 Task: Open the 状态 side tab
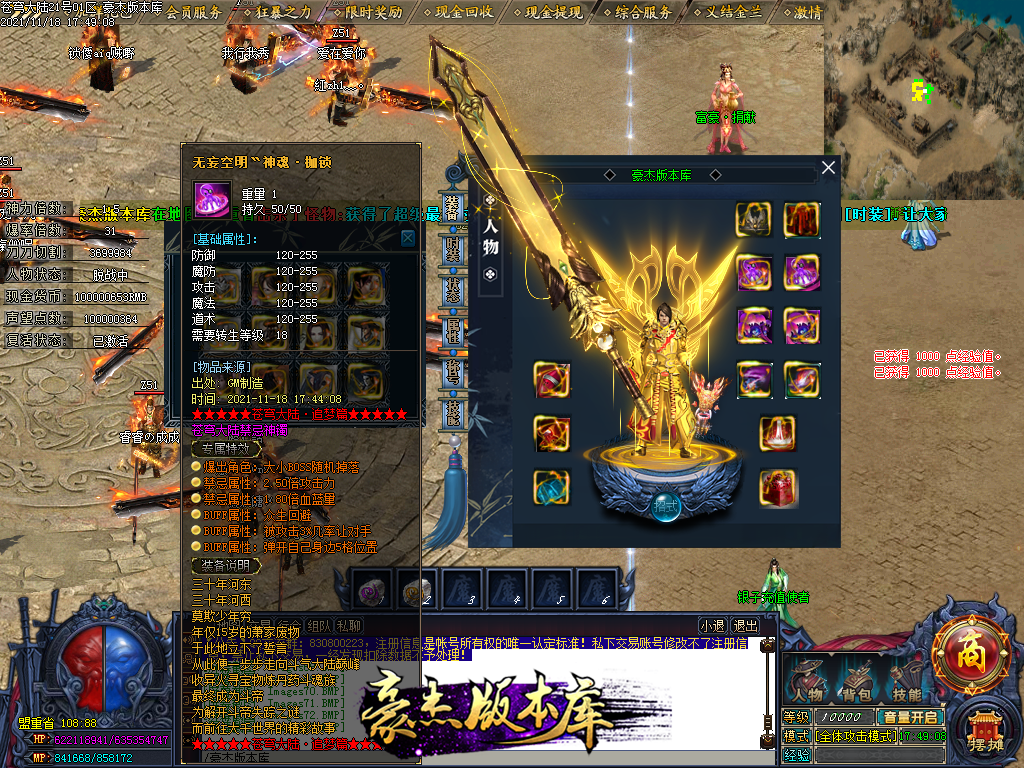pos(452,291)
